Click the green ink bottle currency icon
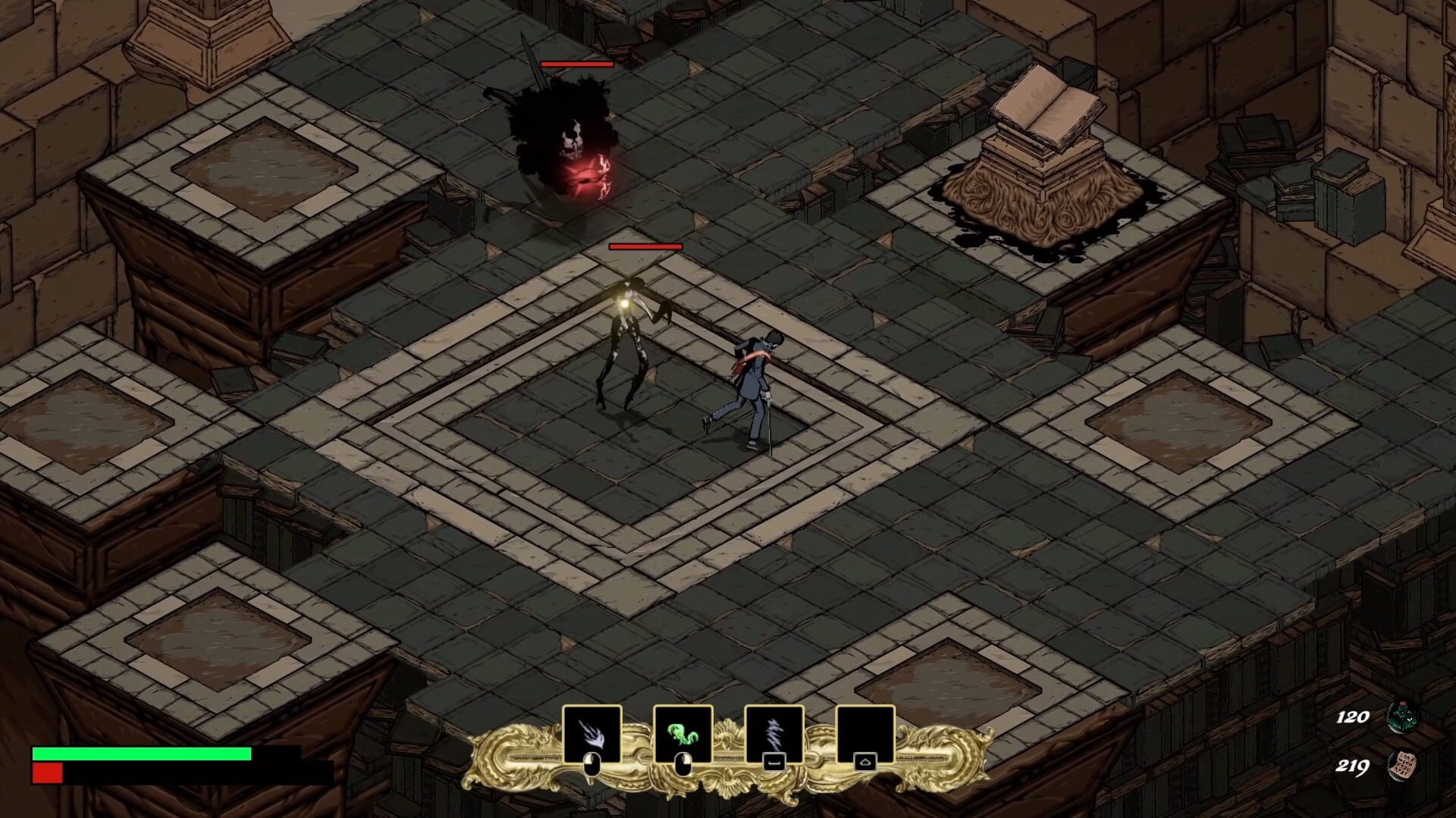Screen dimensions: 1456x818 pos(1402,716)
